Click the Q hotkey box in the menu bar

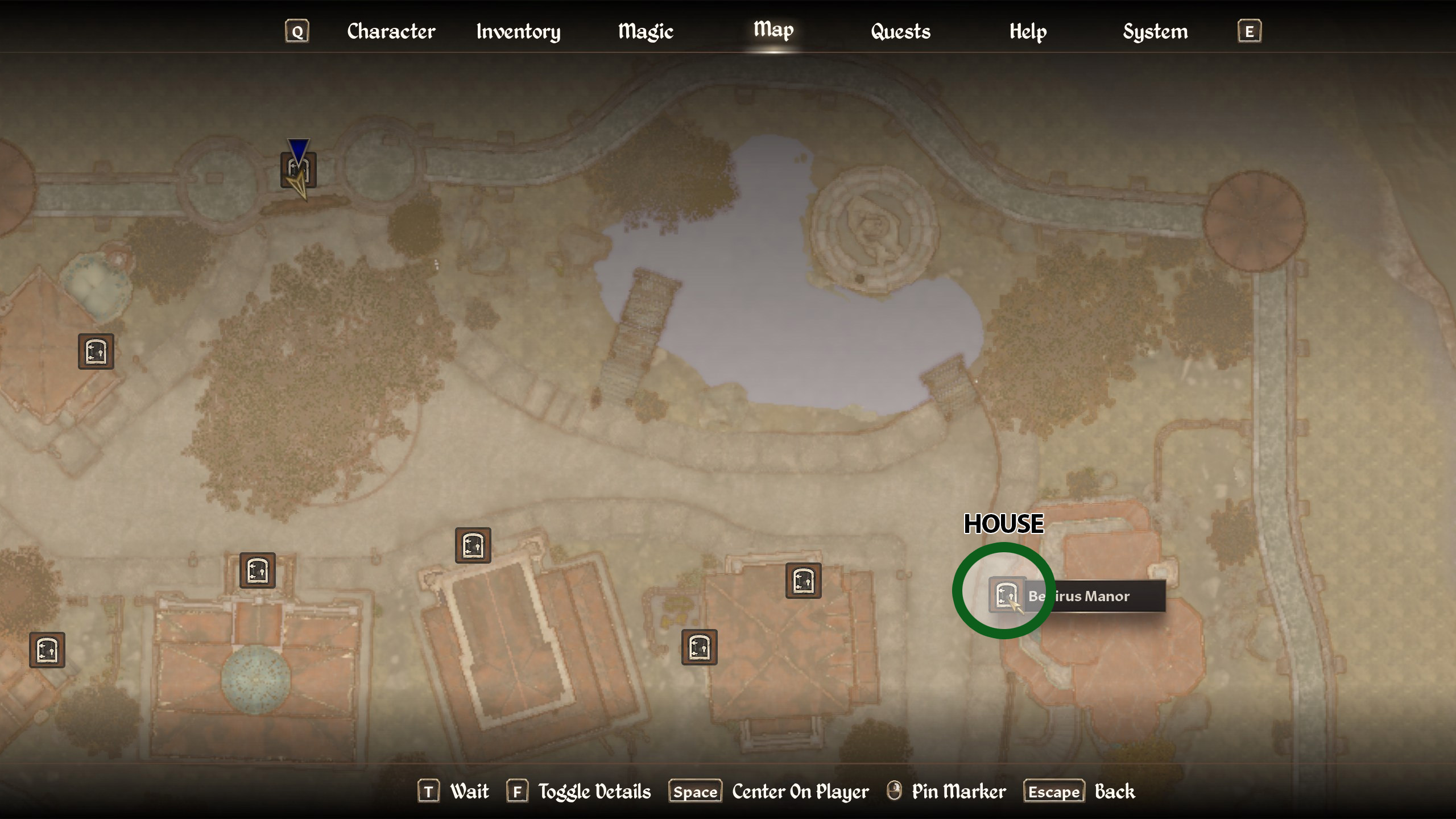pyautogui.click(x=296, y=31)
